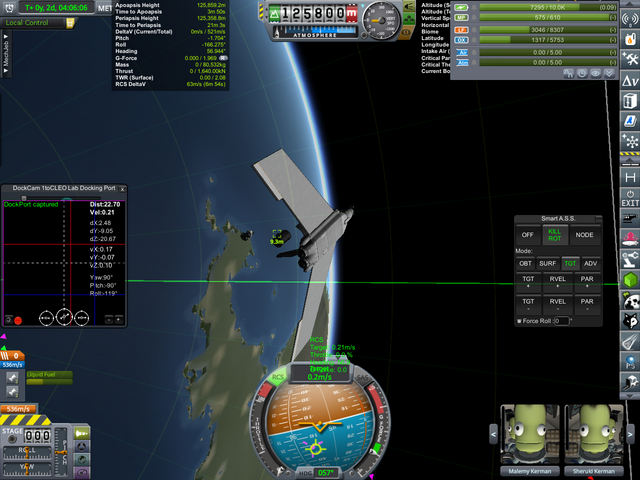Open the green cube toolbar icon
The image size is (640, 480).
[630, 281]
